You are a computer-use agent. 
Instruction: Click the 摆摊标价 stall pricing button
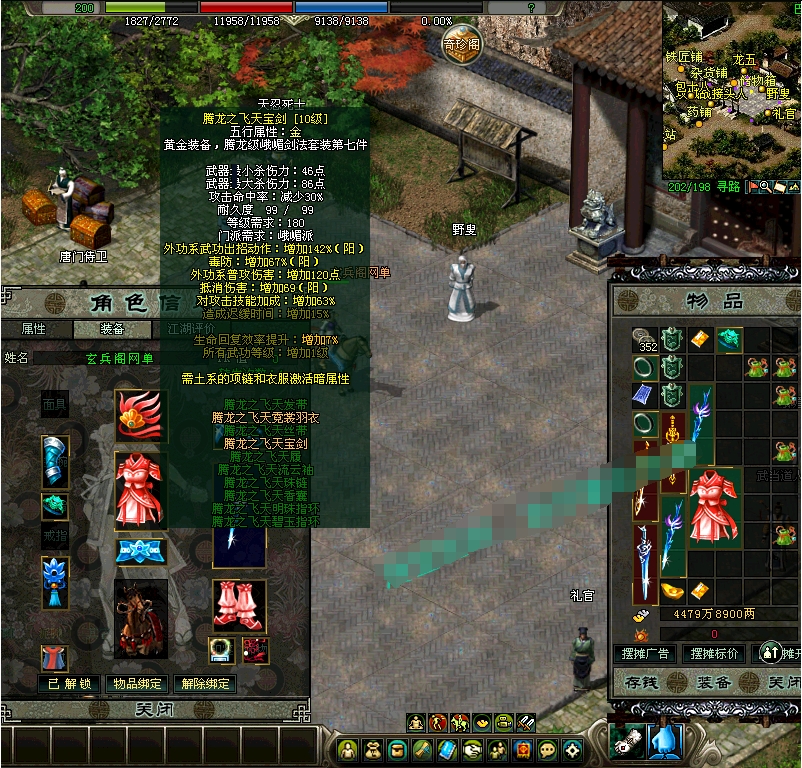click(x=715, y=654)
